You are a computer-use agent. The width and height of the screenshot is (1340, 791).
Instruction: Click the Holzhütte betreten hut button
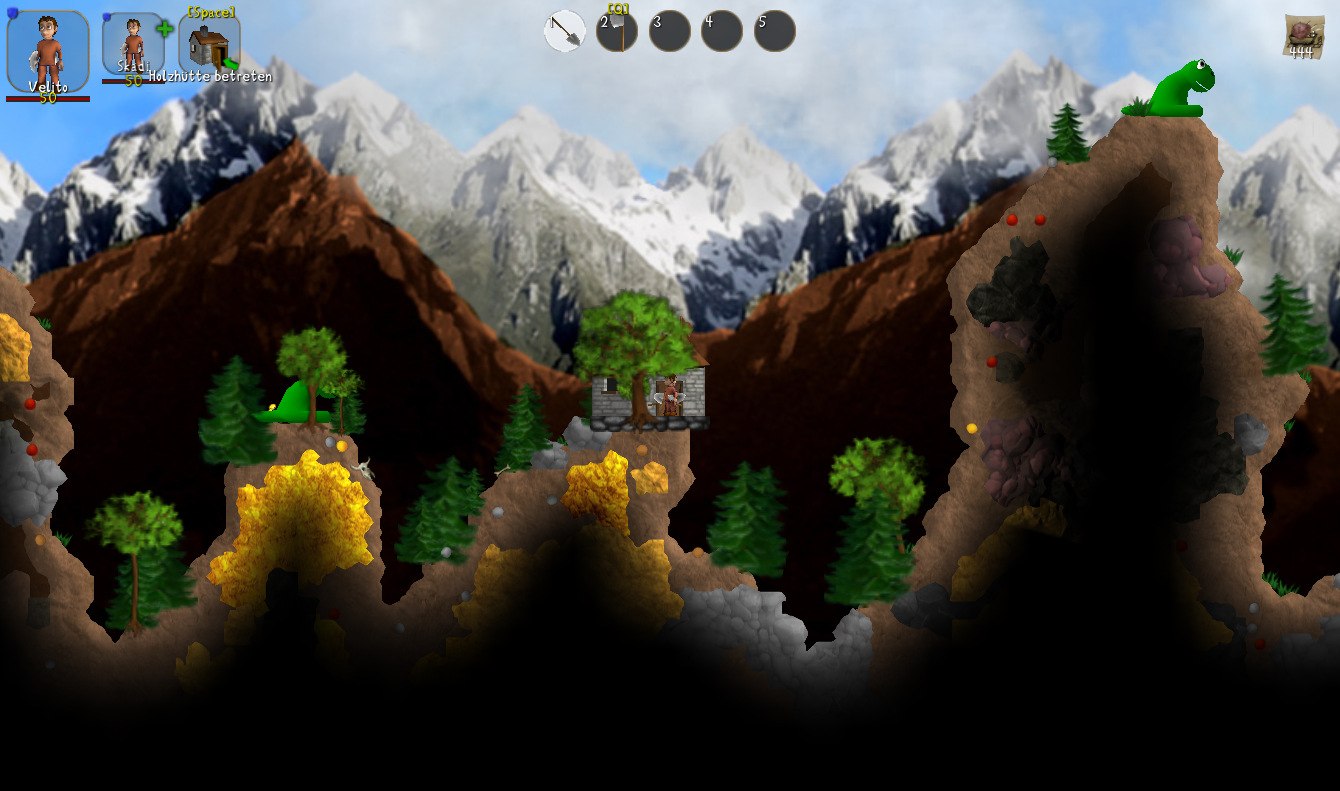(209, 46)
